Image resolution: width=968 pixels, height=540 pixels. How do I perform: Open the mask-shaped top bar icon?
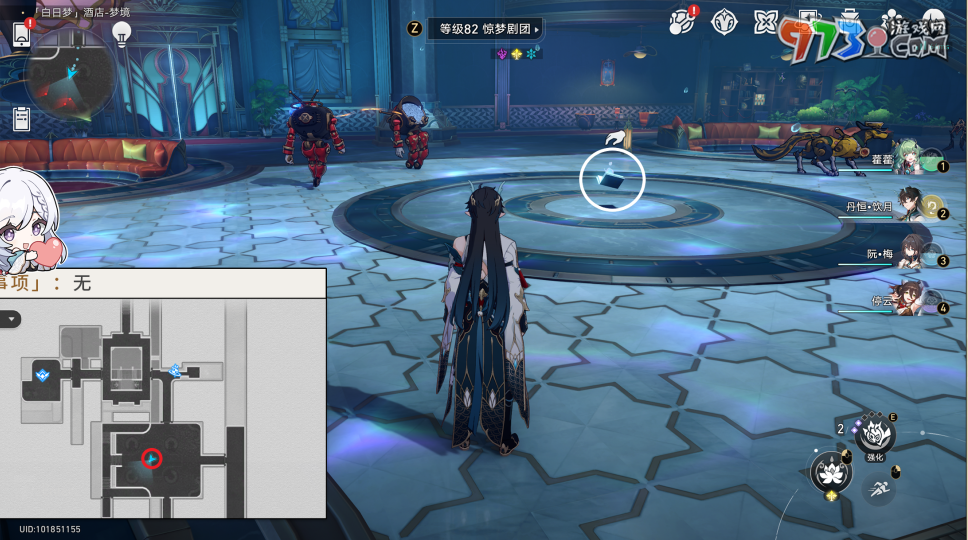click(724, 23)
